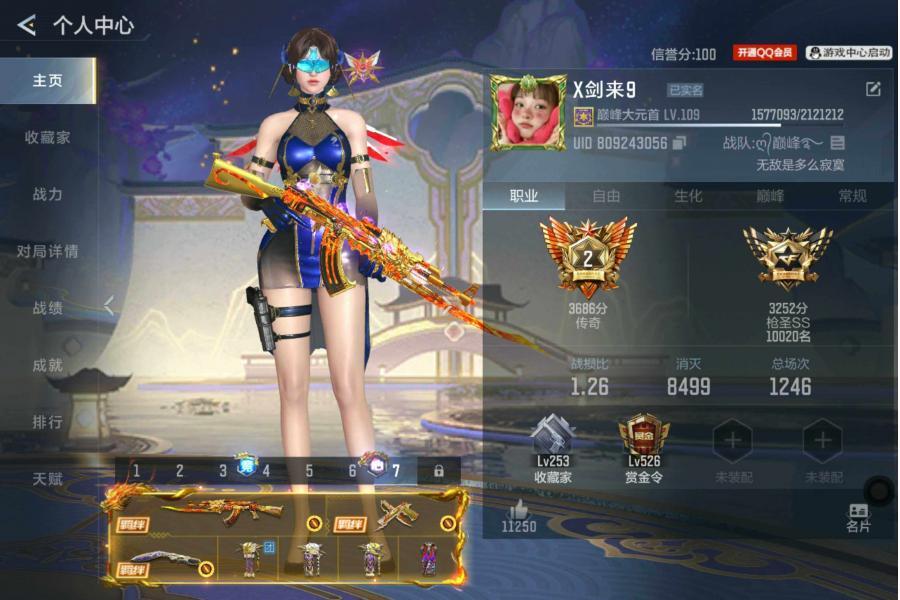The image size is (900, 600).
Task: Go back from 个人中心 with the arrow
Action: 27,24
